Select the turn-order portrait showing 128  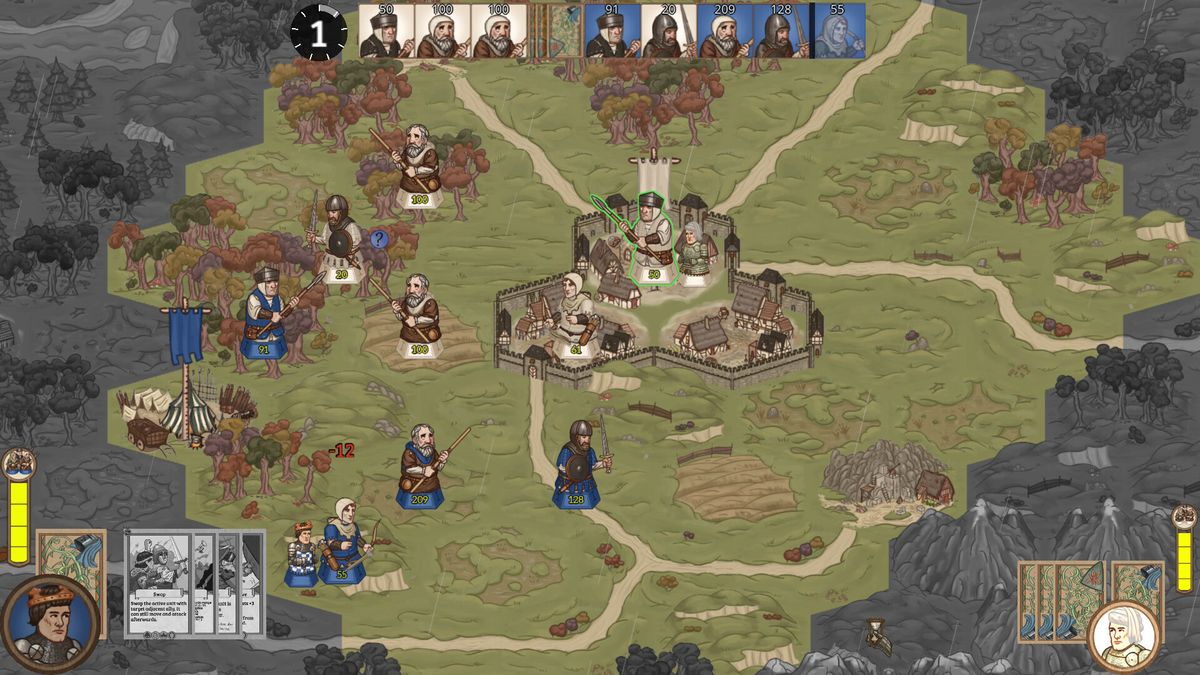(780, 31)
